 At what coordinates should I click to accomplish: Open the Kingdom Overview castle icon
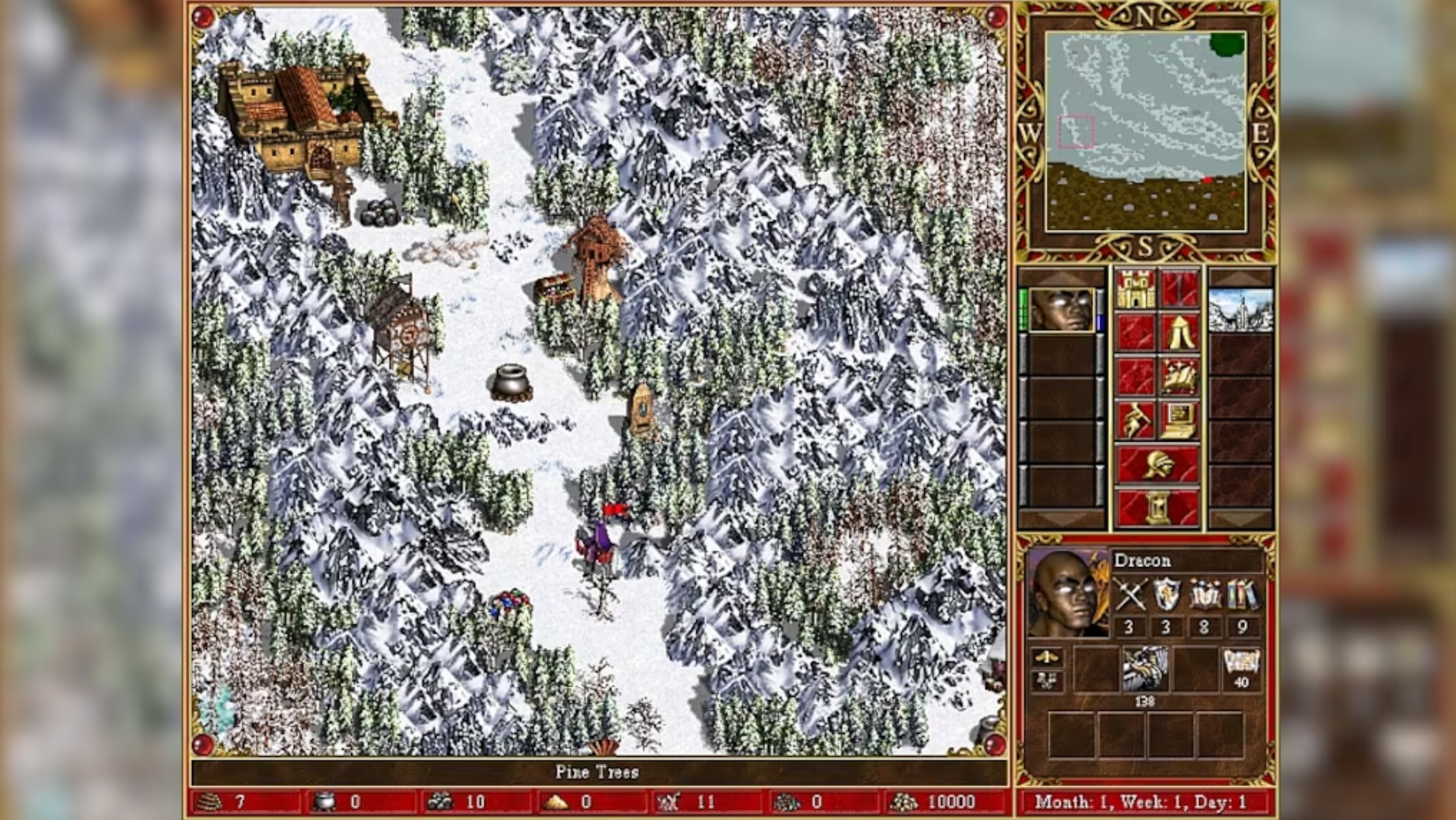pyautogui.click(x=1136, y=291)
